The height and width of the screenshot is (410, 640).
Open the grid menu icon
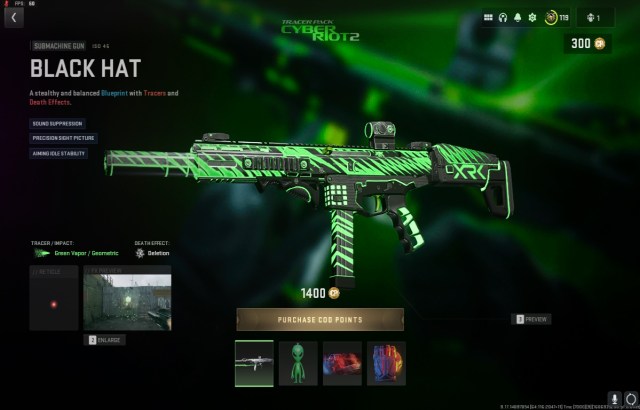coord(489,17)
